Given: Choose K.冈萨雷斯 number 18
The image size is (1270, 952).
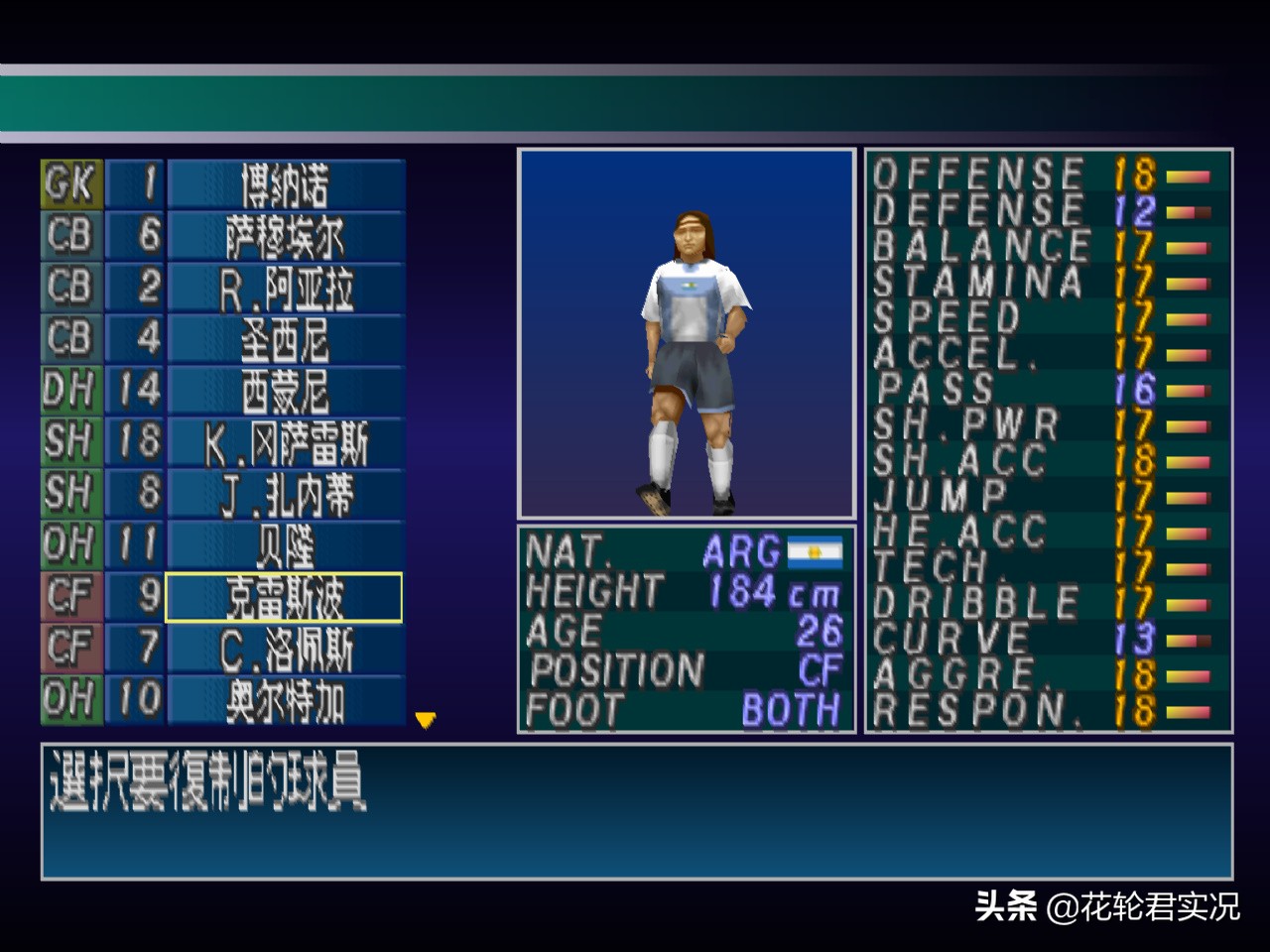Looking at the screenshot, I should click(x=285, y=442).
